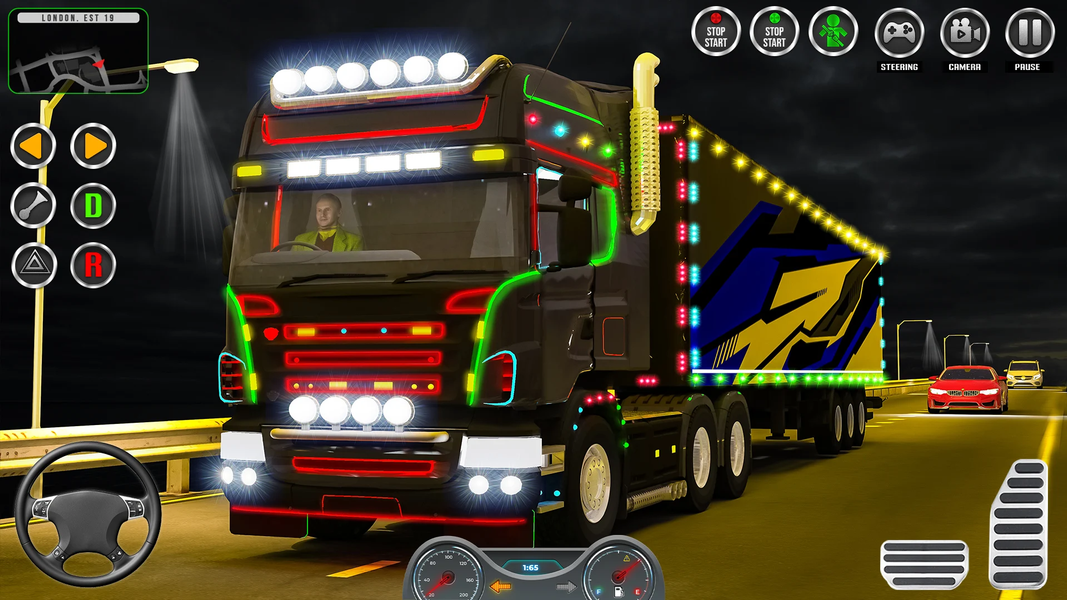
Task: Shift into Reverse with the R button
Action: [93, 265]
